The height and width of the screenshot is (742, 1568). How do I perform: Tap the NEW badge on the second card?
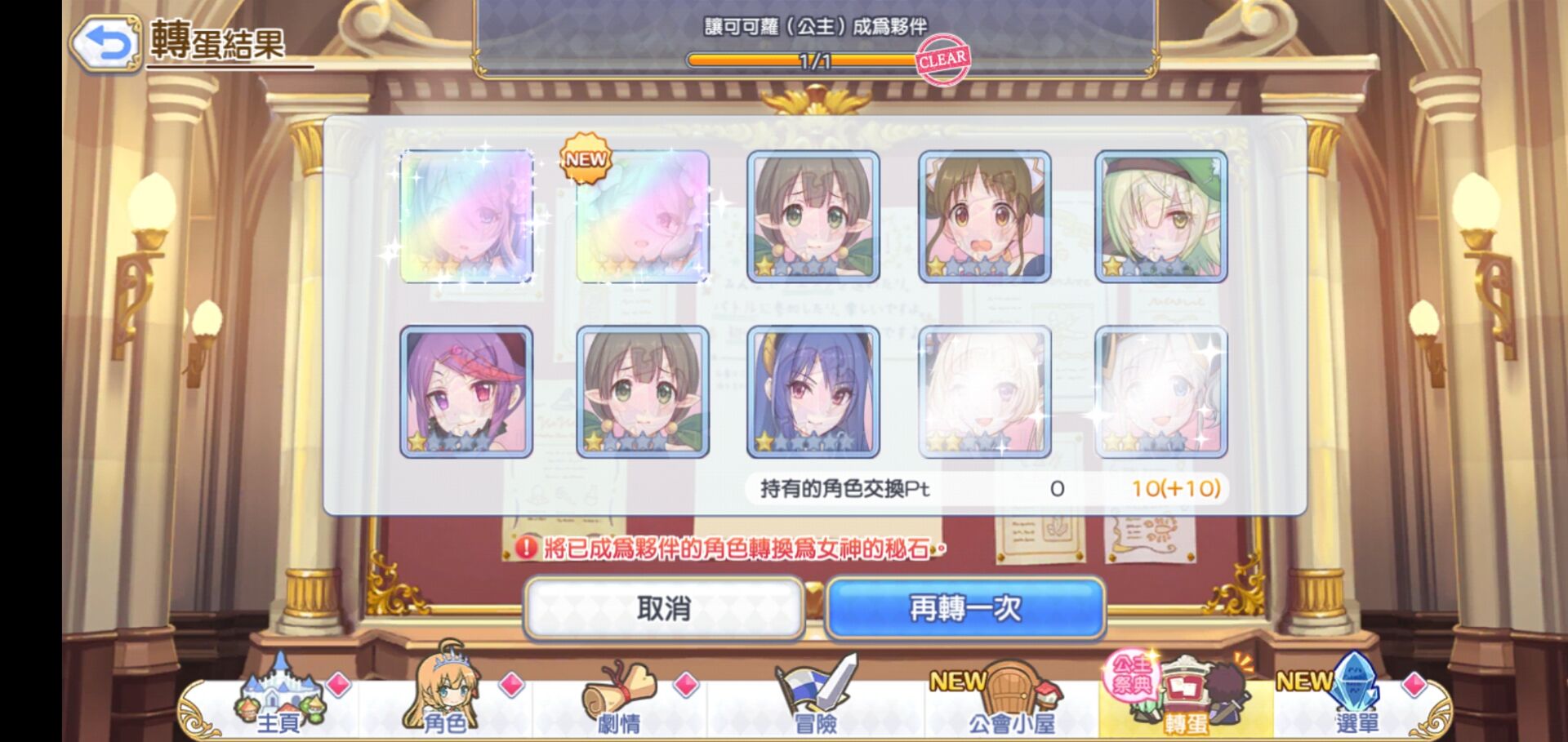585,160
